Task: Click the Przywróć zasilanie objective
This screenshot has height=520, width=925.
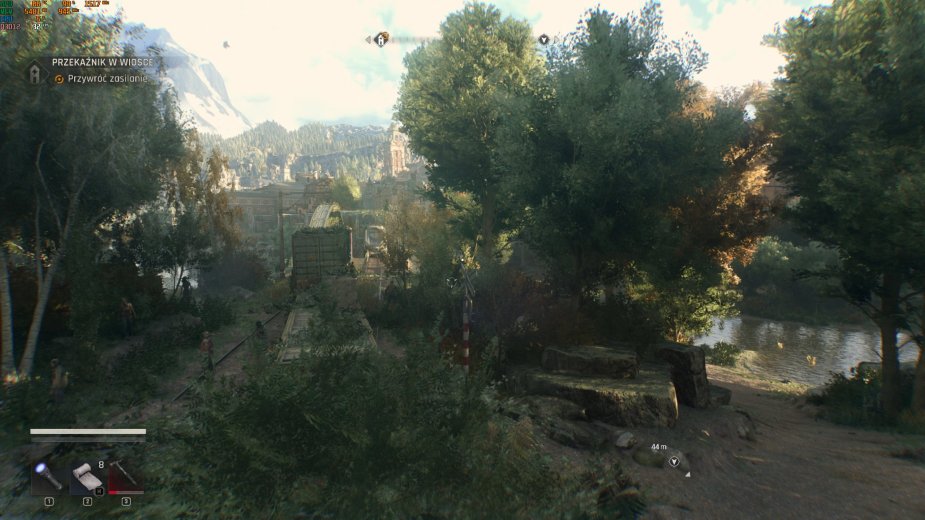Action: point(107,78)
